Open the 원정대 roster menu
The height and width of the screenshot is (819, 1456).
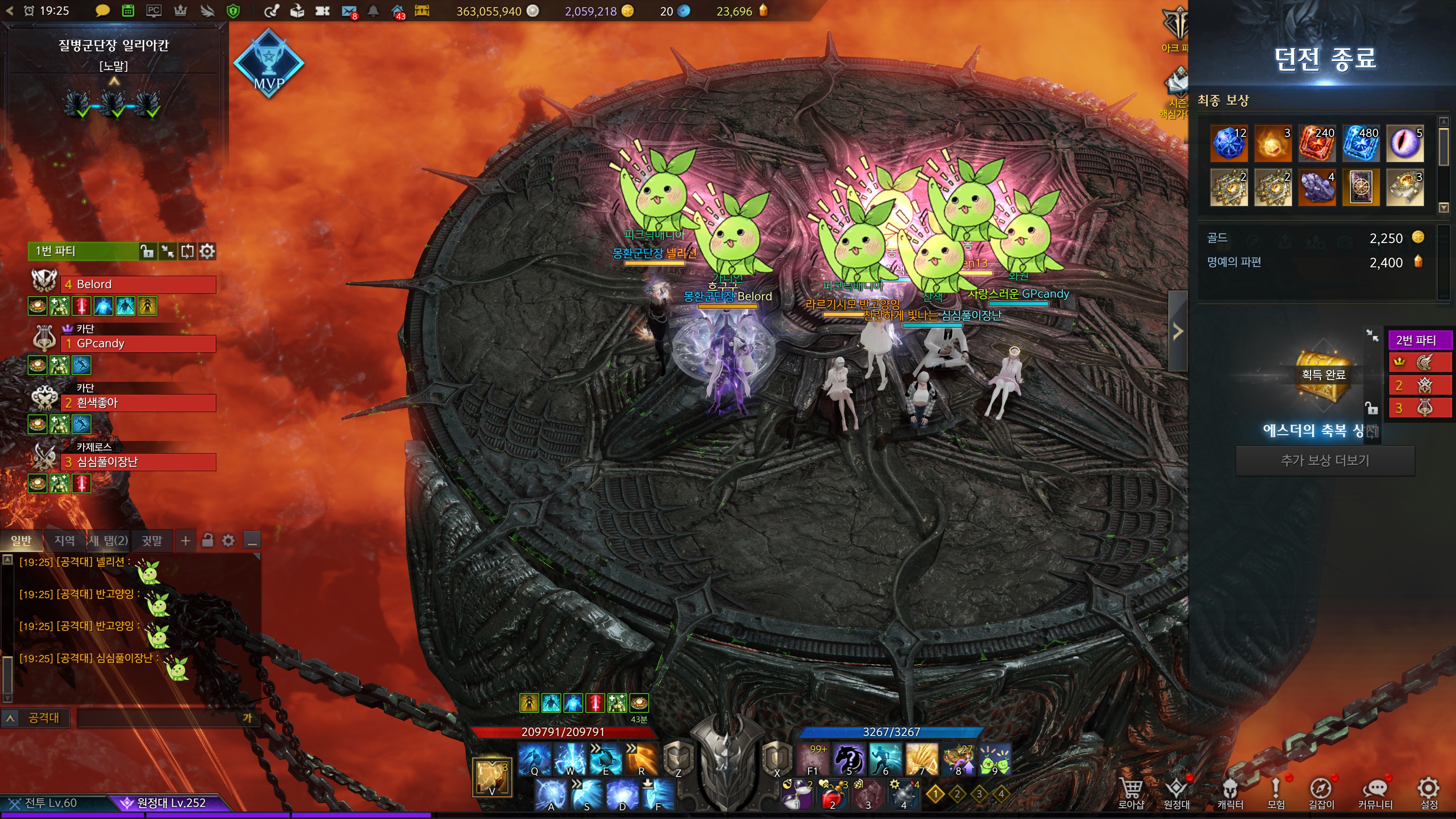click(1176, 792)
